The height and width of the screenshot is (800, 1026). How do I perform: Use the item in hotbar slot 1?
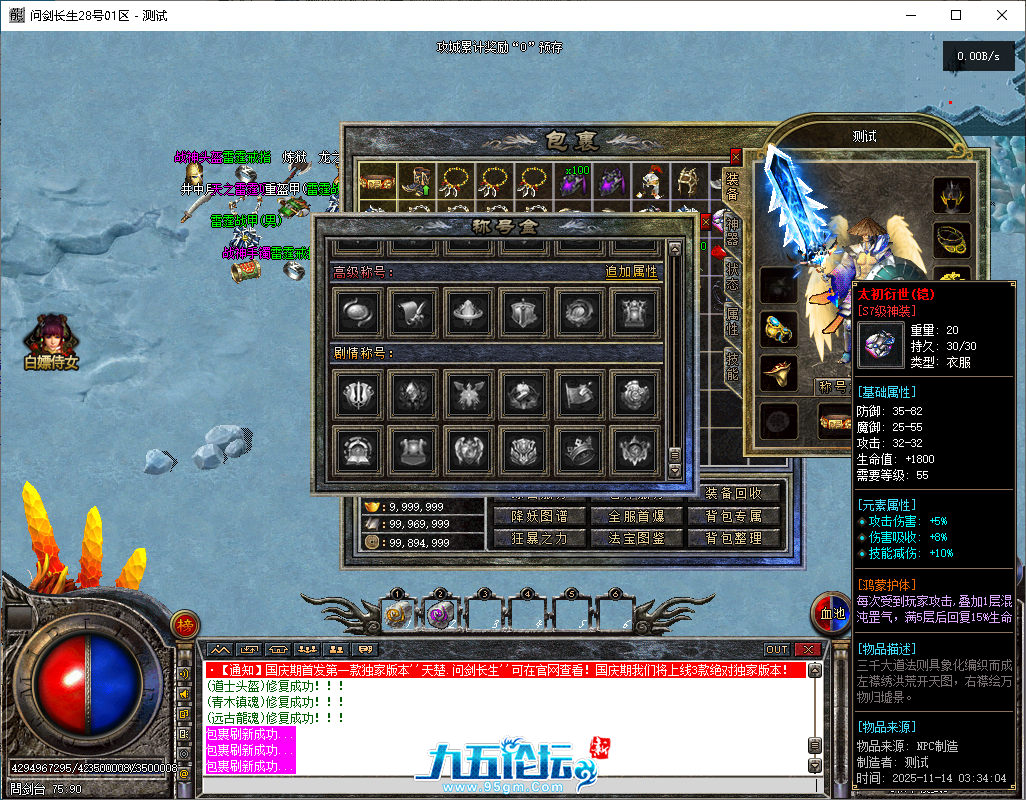tap(397, 616)
